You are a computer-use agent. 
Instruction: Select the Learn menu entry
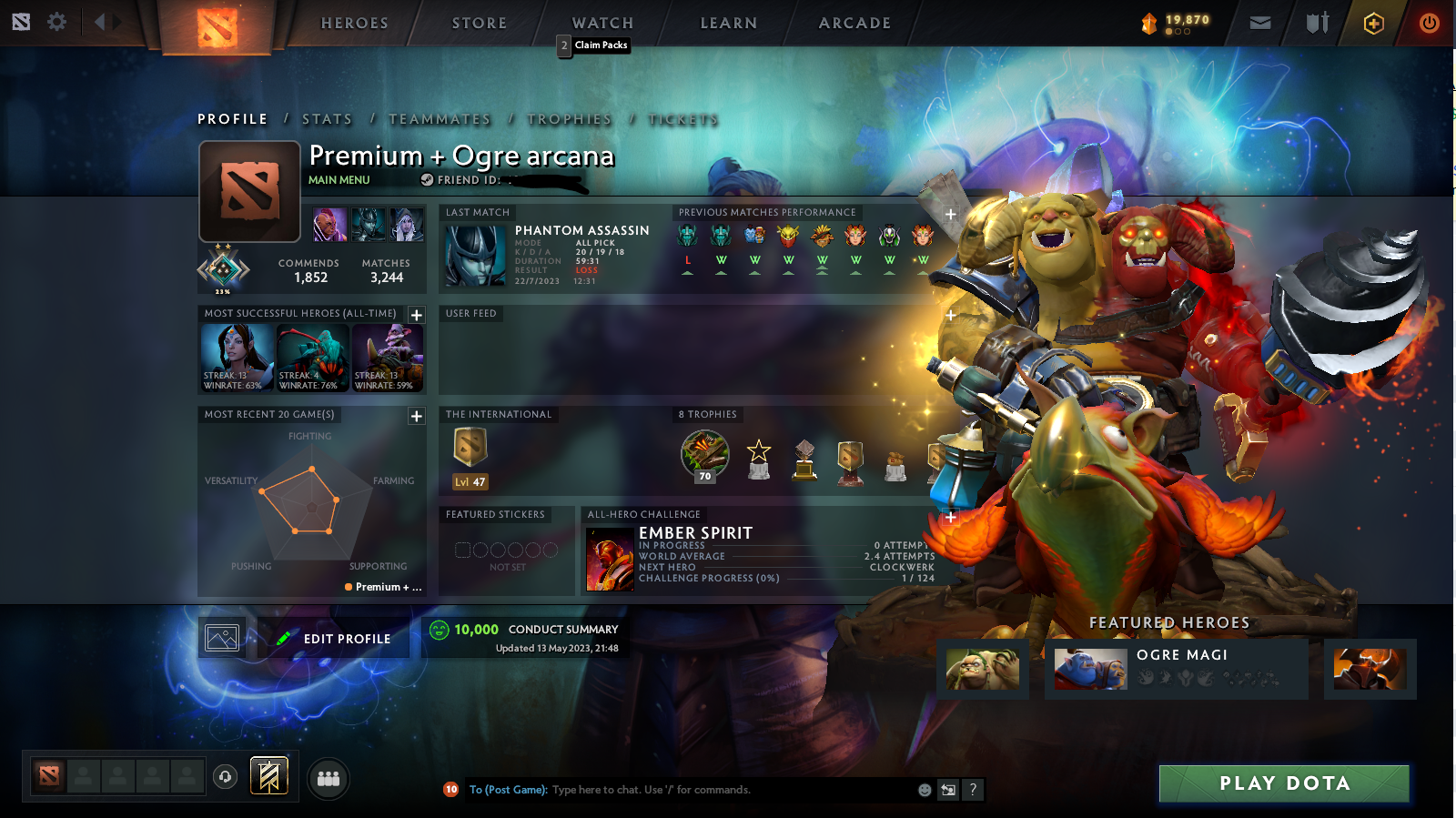(x=728, y=24)
